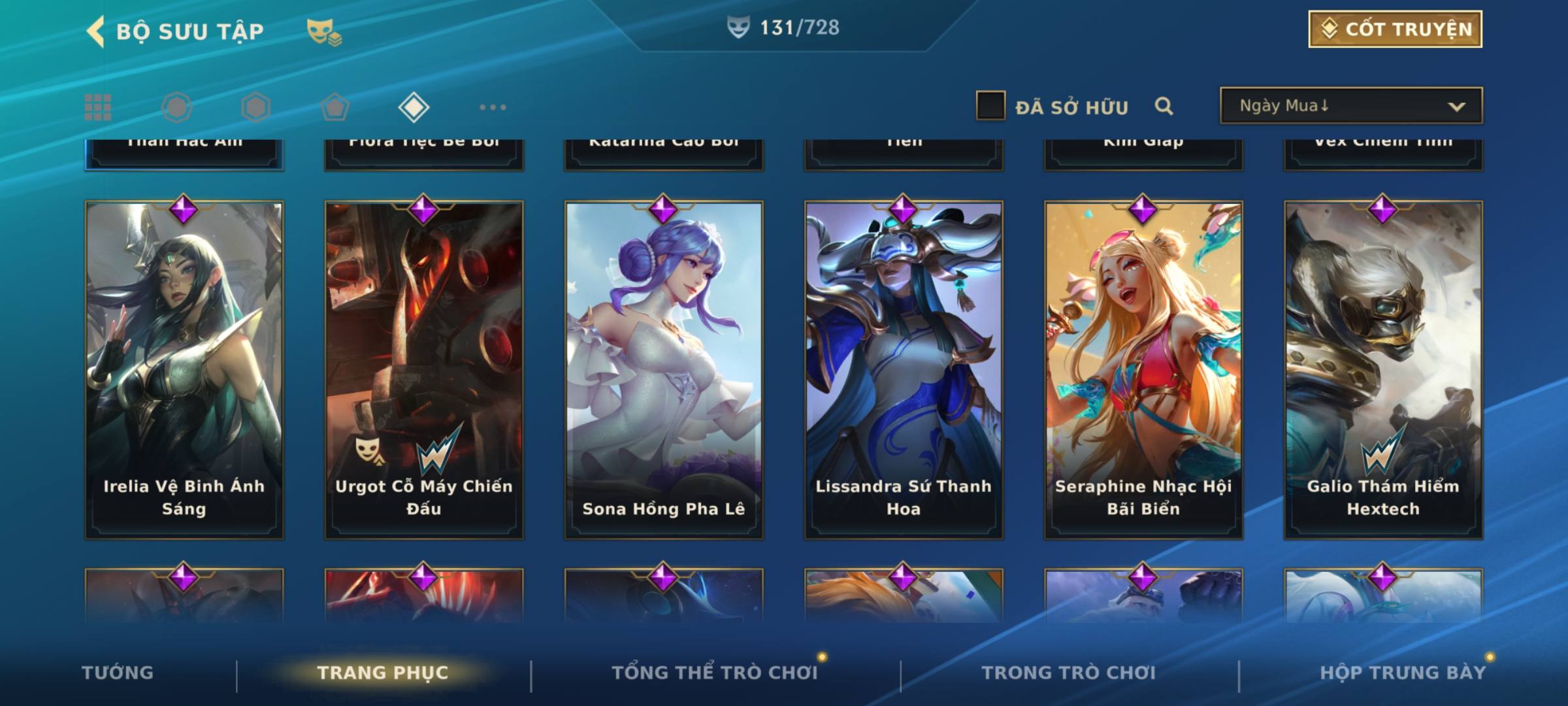This screenshot has width=1568, height=706.
Task: Choose the selected diamond rarity filter
Action: tap(414, 107)
